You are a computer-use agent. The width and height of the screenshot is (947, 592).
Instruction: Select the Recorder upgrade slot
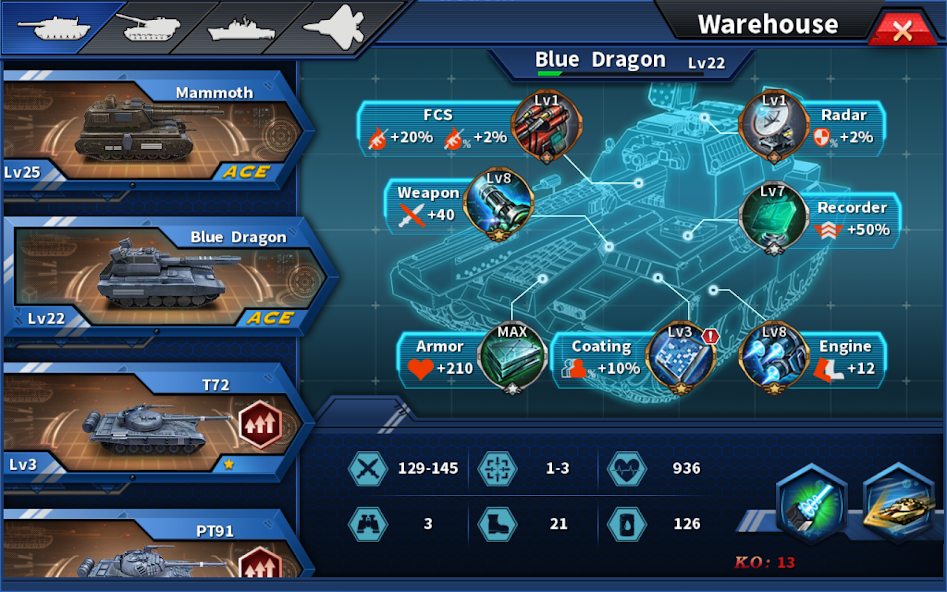pos(773,218)
